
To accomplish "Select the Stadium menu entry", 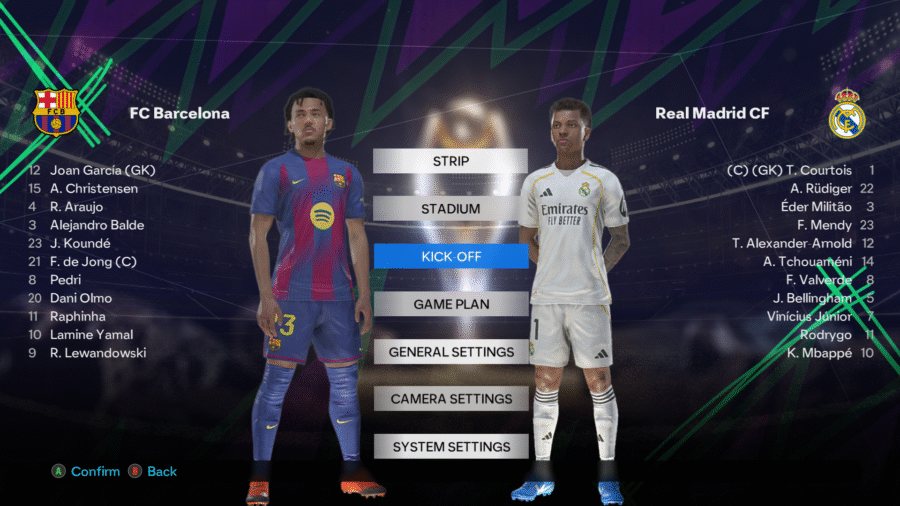I will 450,209.
